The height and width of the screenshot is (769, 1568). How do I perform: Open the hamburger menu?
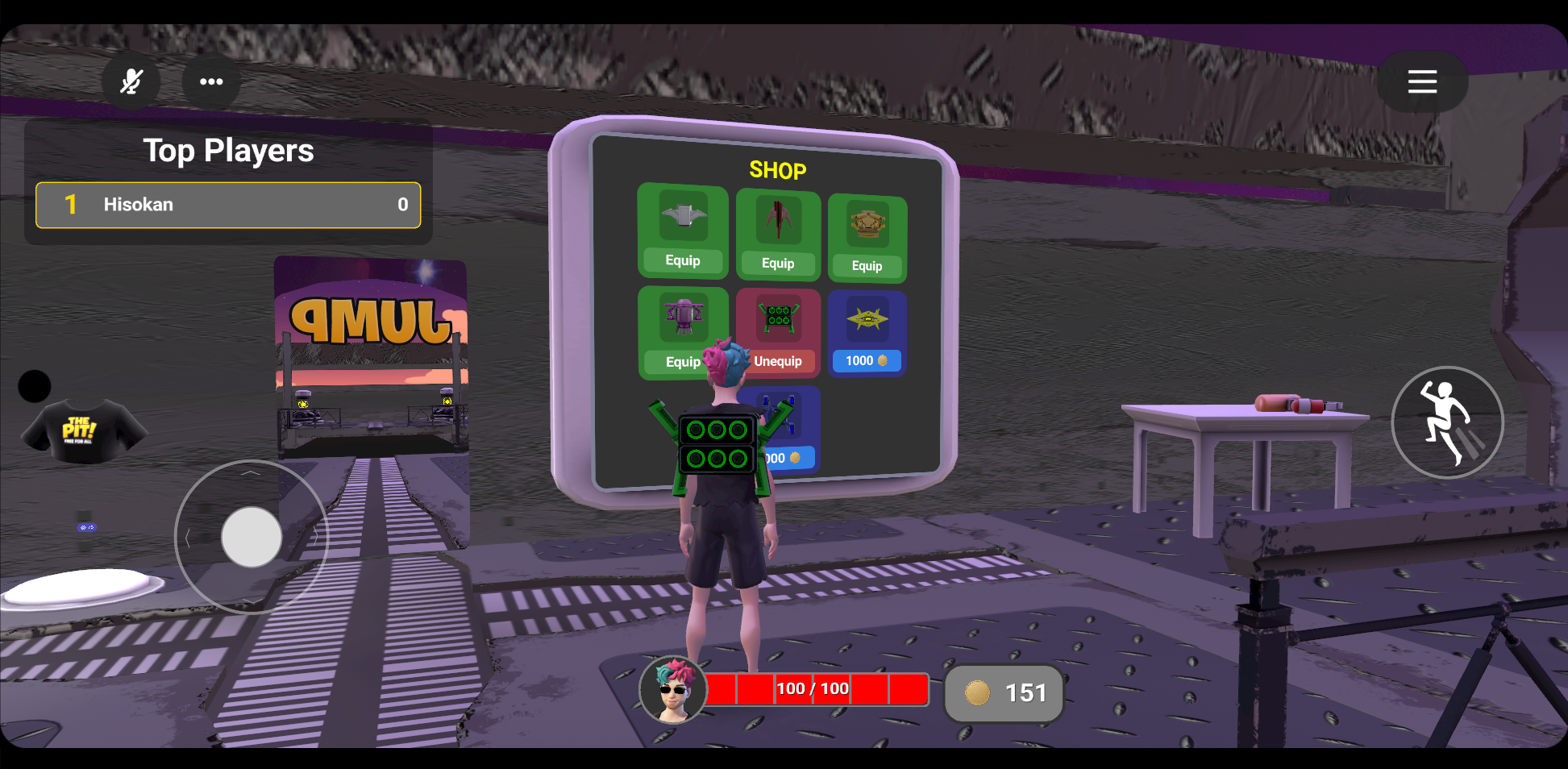pos(1422,81)
